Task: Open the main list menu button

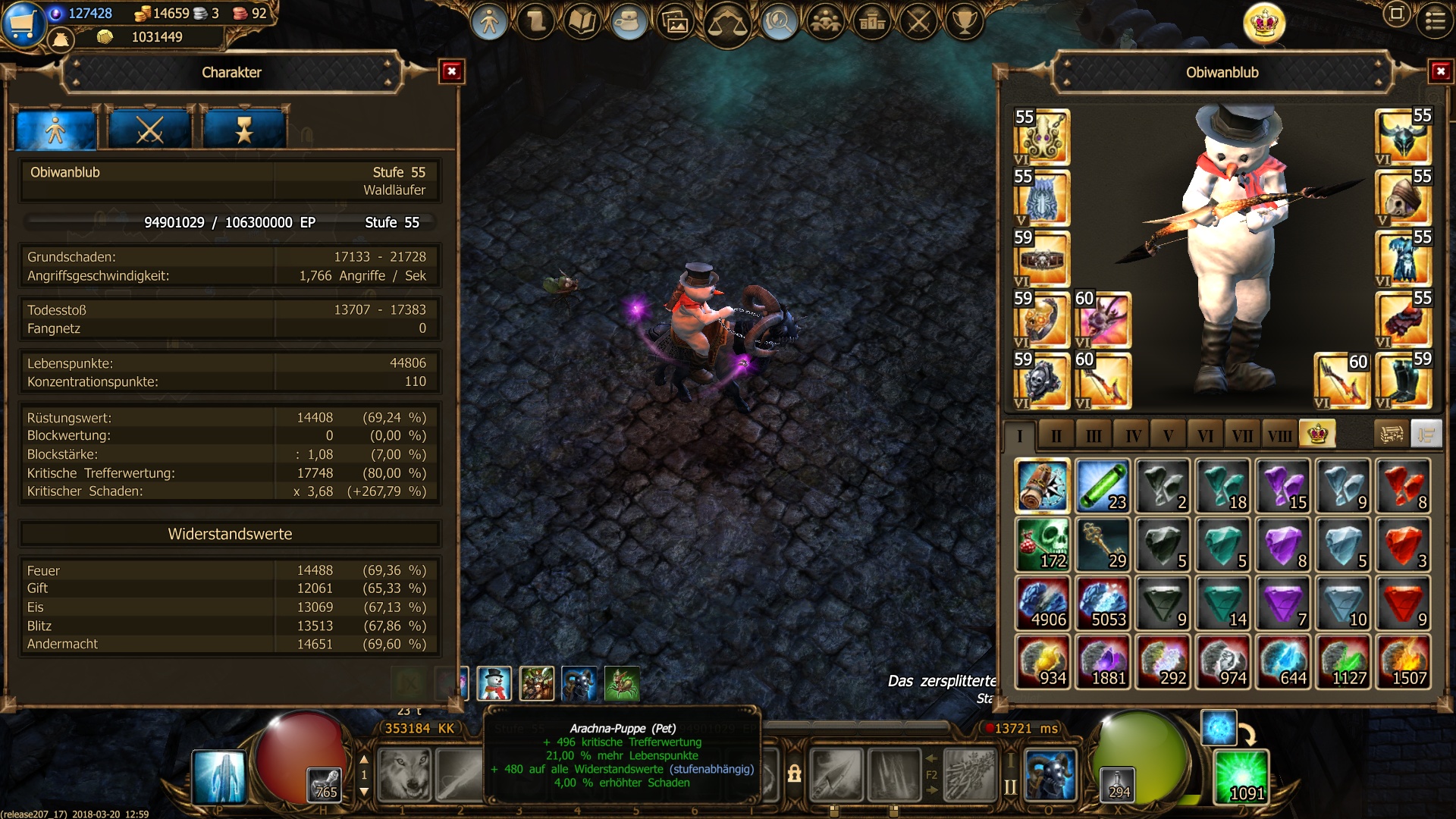Action: point(1435,21)
